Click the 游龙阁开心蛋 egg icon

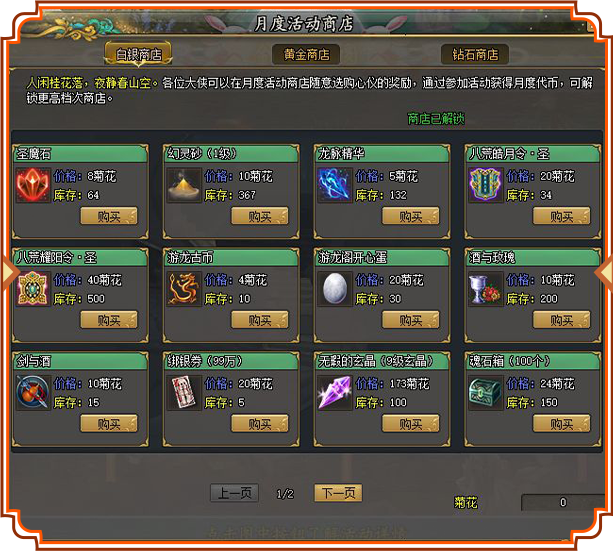tap(333, 290)
